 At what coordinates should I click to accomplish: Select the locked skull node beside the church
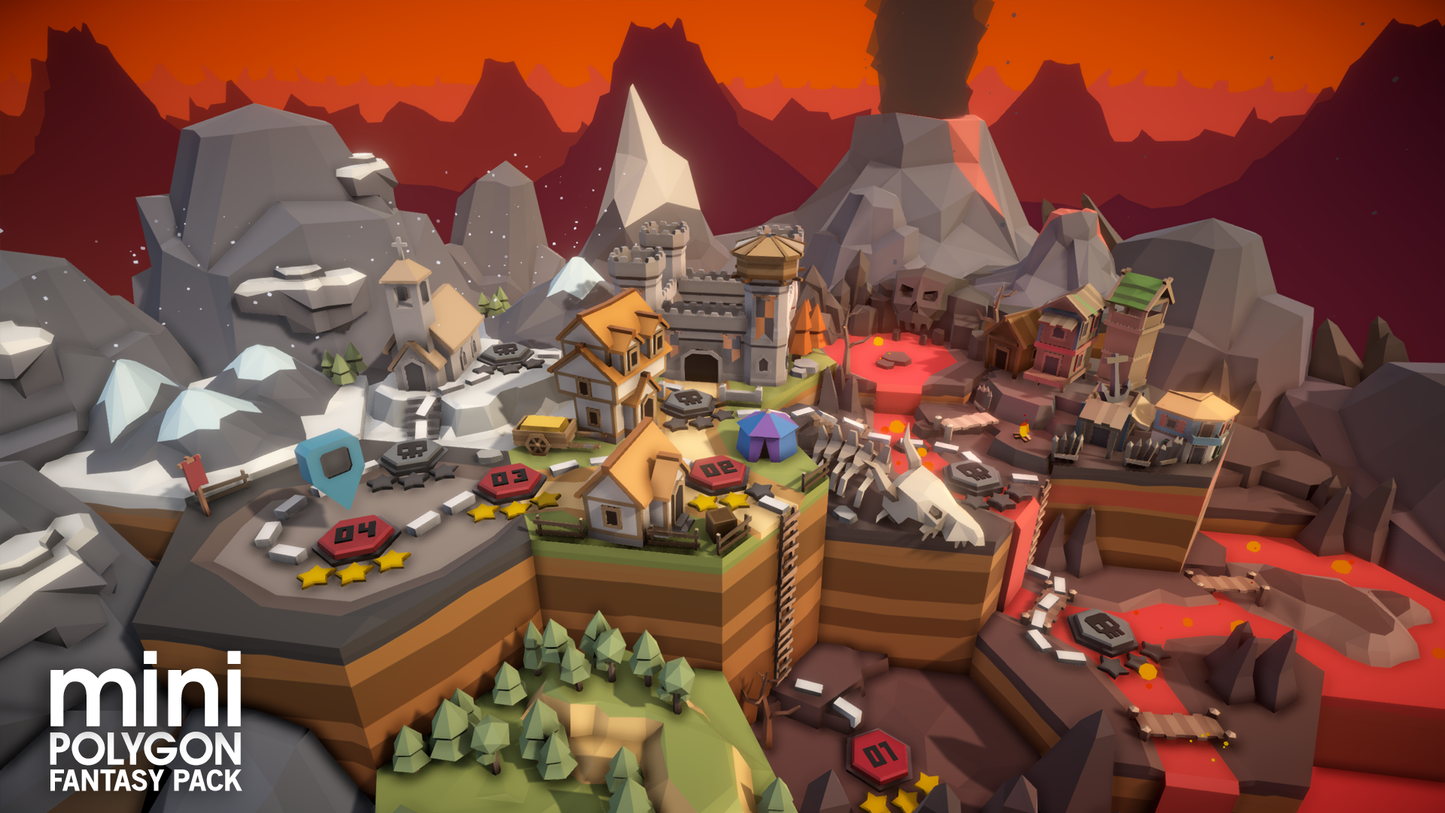point(504,354)
